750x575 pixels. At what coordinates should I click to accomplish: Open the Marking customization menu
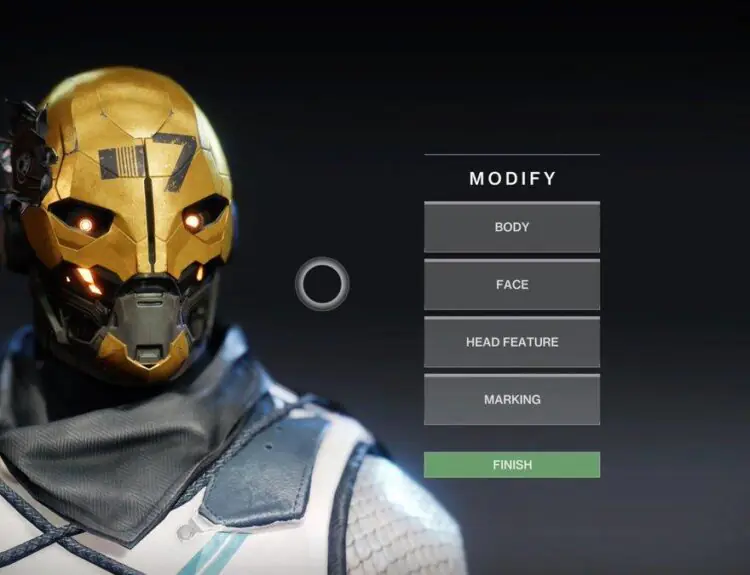(512, 400)
